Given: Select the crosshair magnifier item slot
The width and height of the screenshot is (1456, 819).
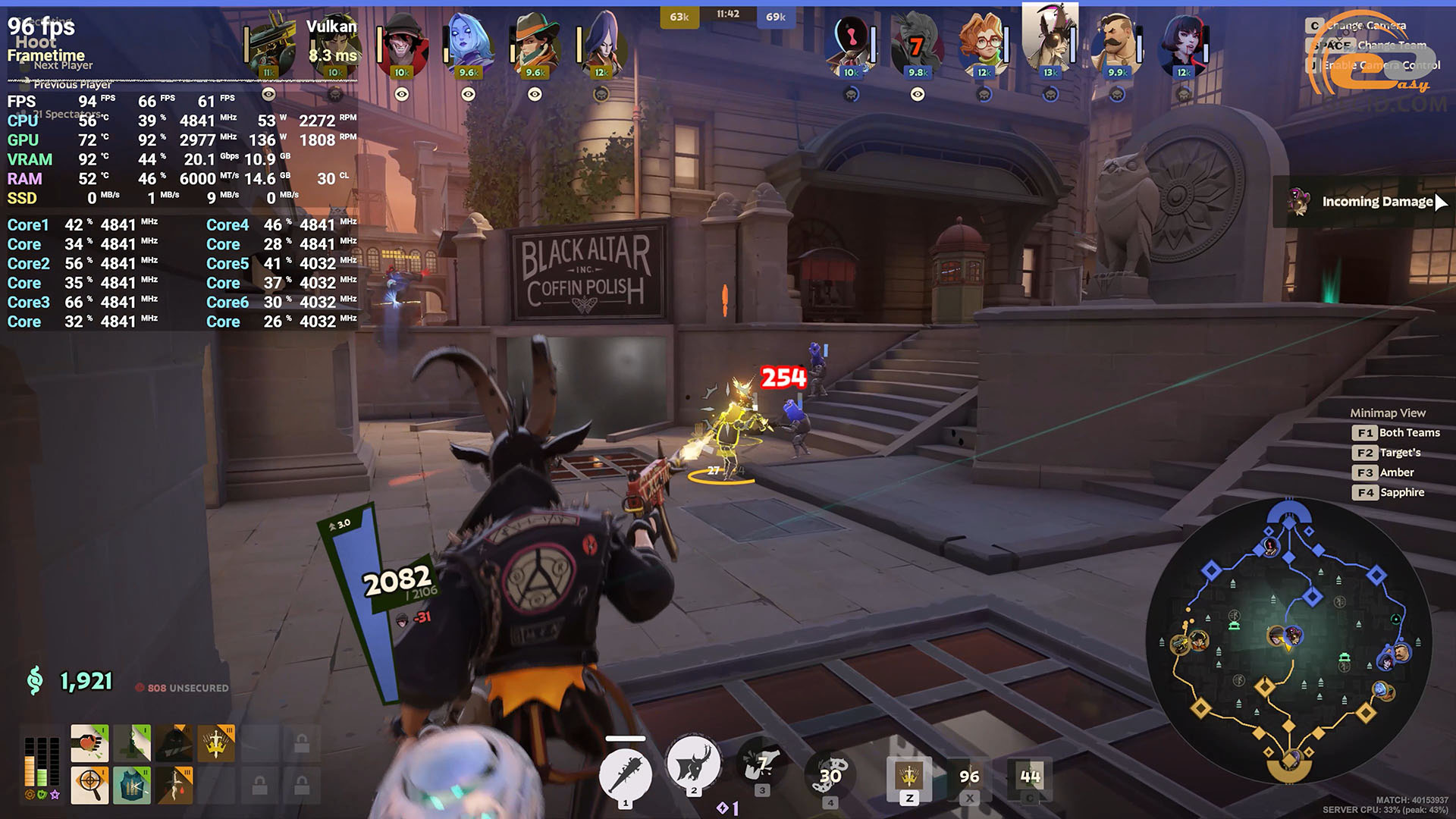Looking at the screenshot, I should [x=89, y=784].
